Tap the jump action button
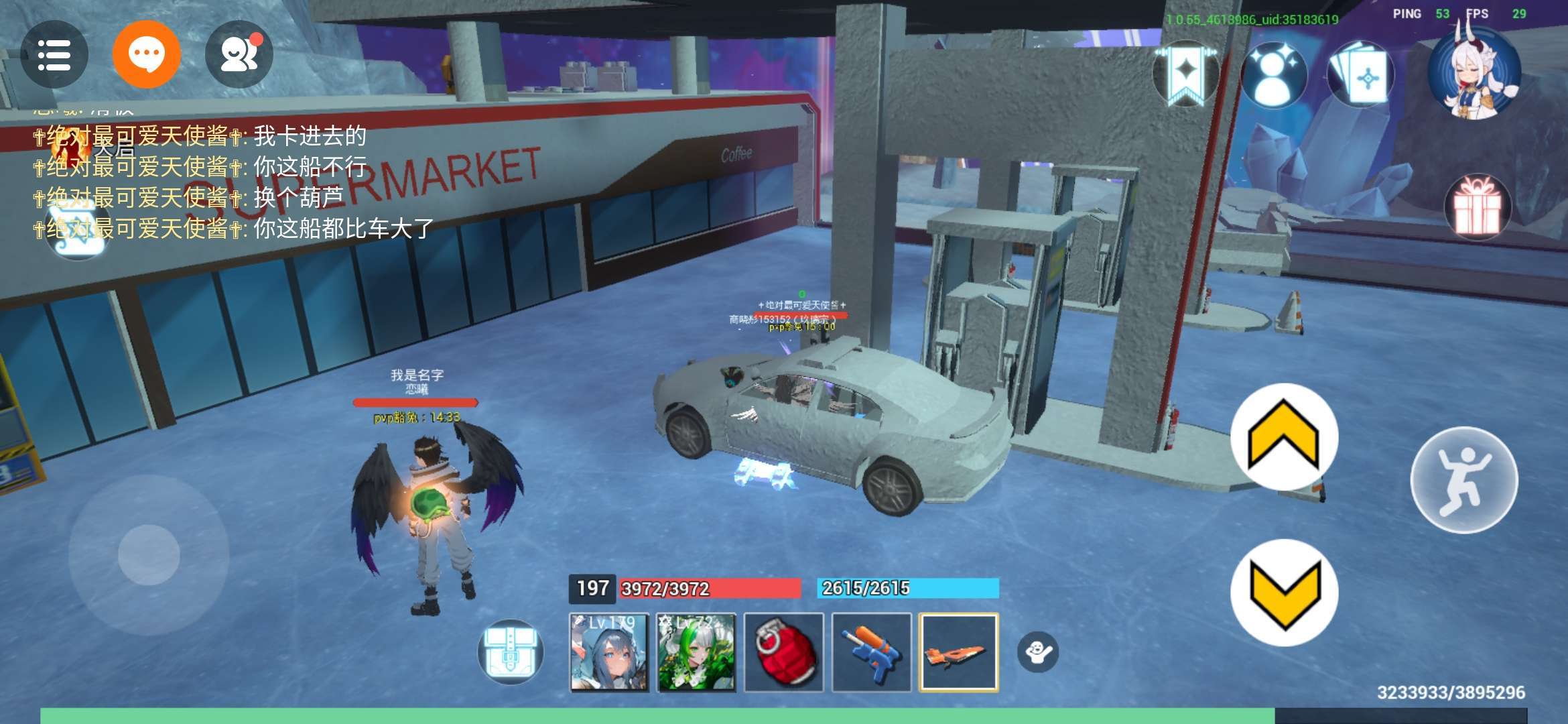Viewport: 1568px width, 724px height. [1464, 480]
